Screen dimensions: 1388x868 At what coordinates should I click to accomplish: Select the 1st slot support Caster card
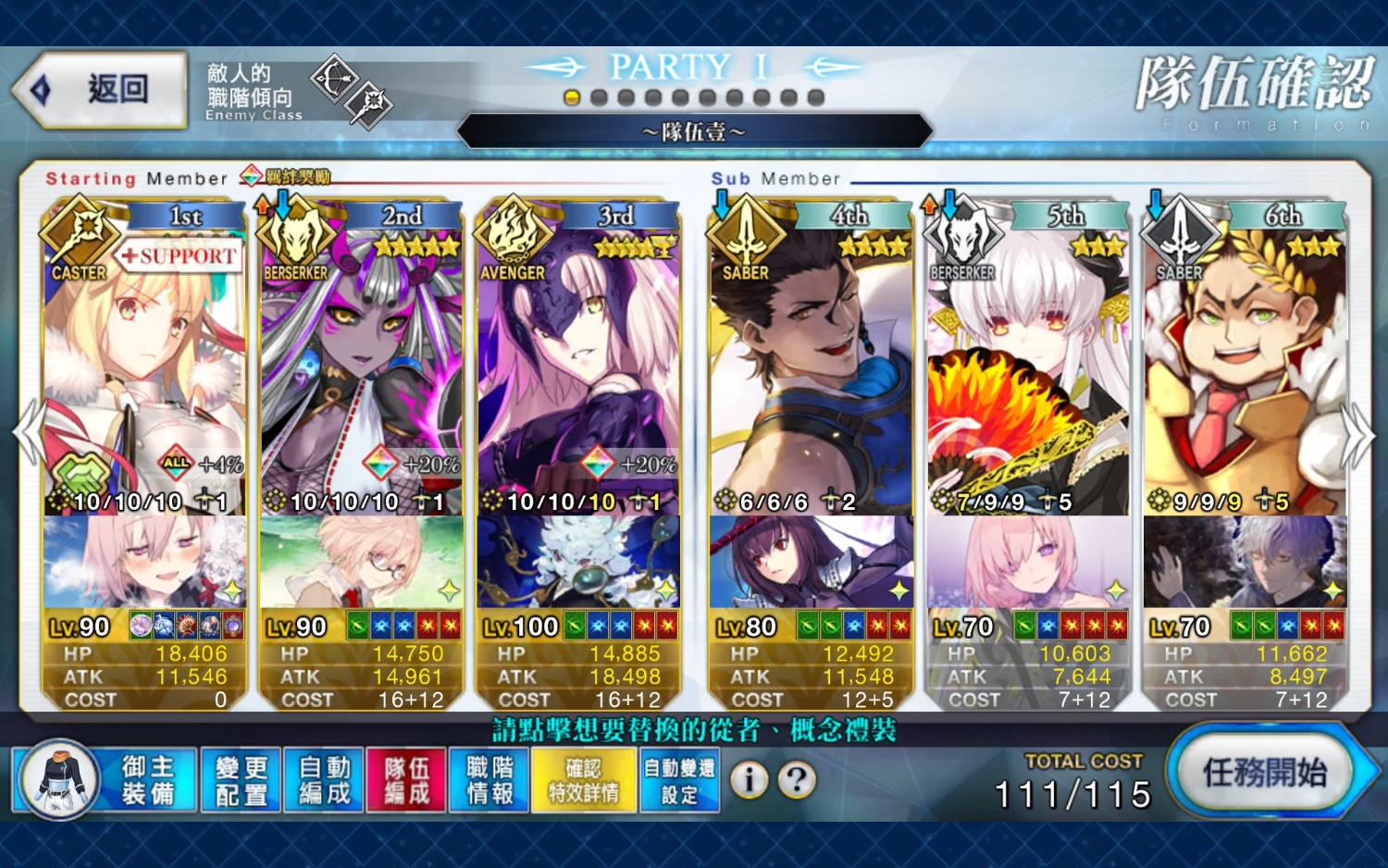pos(144,370)
